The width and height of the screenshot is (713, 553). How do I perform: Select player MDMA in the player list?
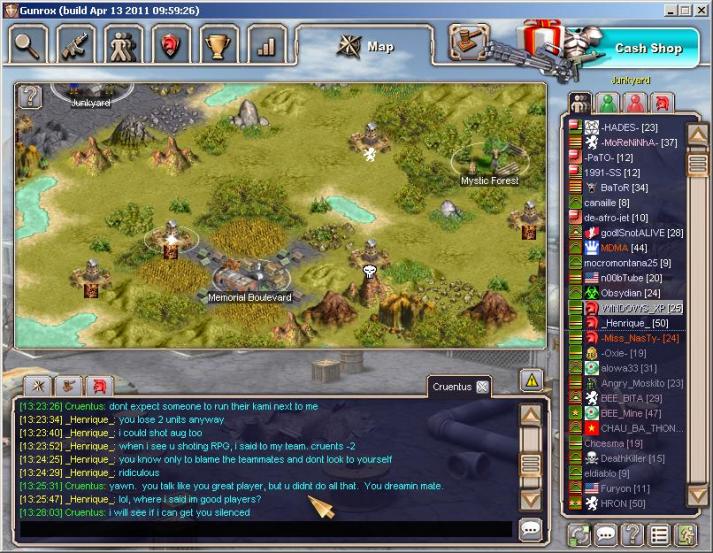pos(615,247)
